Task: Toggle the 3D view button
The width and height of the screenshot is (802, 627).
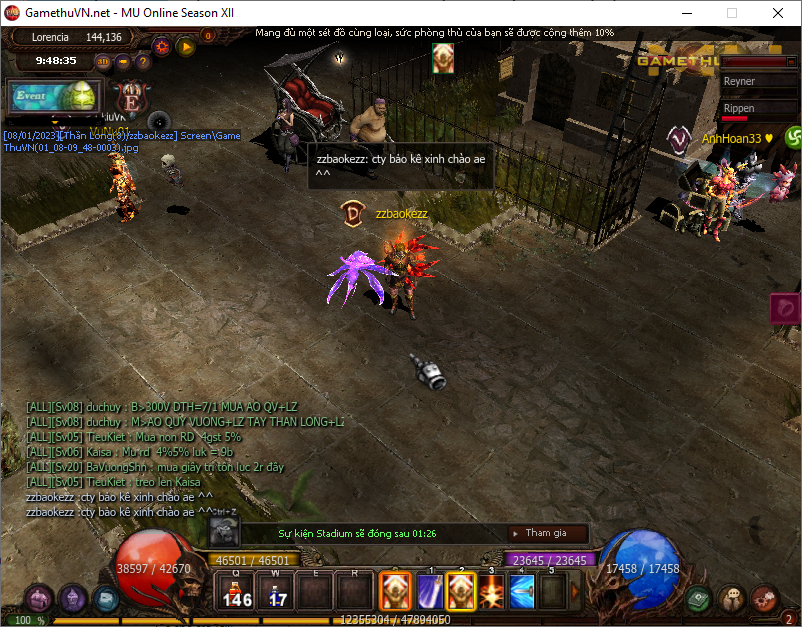Action: pyautogui.click(x=103, y=61)
